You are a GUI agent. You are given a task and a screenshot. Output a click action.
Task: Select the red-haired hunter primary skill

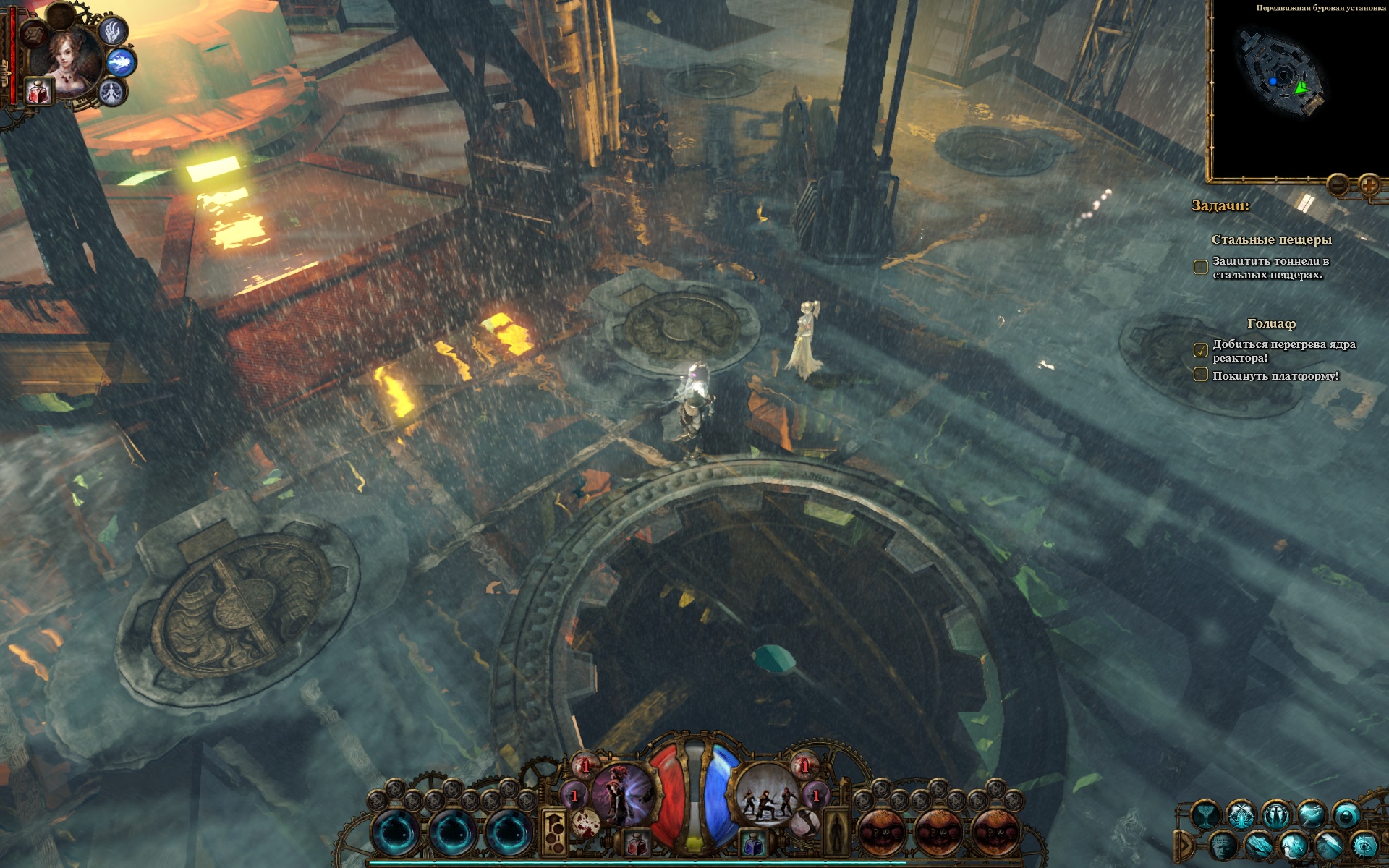[621, 794]
